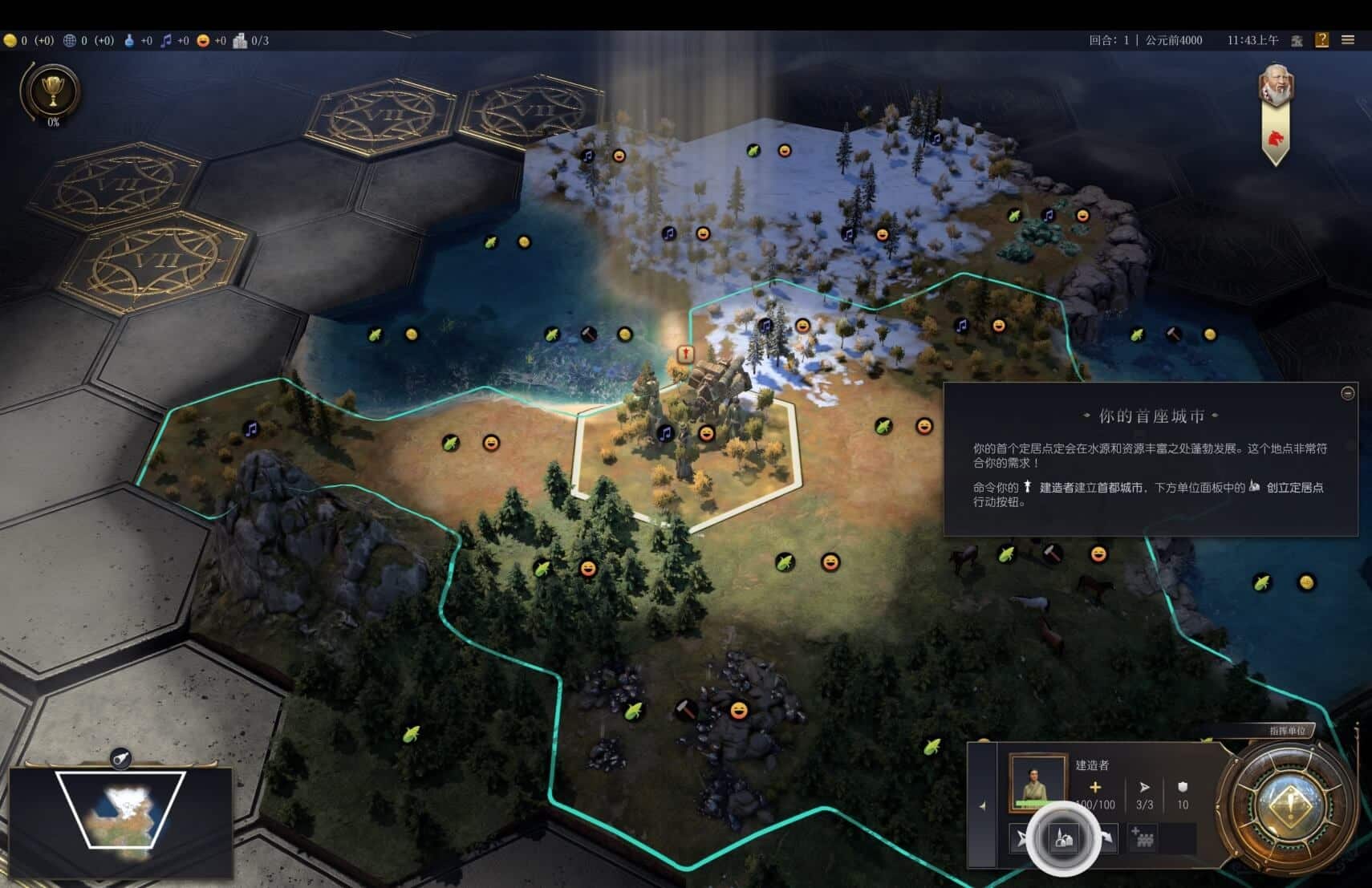This screenshot has width=1372, height=888.
Task: Click the minimap lens telescope button
Action: (120, 758)
